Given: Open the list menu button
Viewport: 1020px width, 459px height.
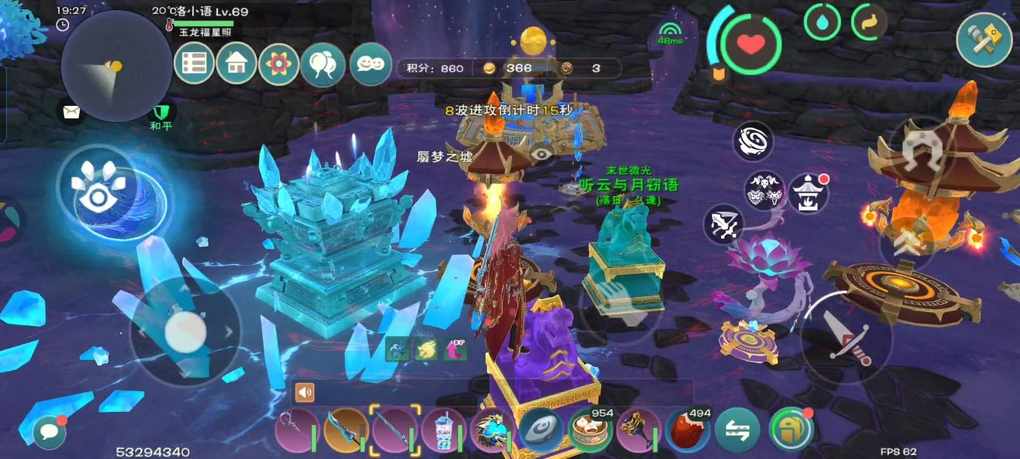Looking at the screenshot, I should tap(194, 64).
